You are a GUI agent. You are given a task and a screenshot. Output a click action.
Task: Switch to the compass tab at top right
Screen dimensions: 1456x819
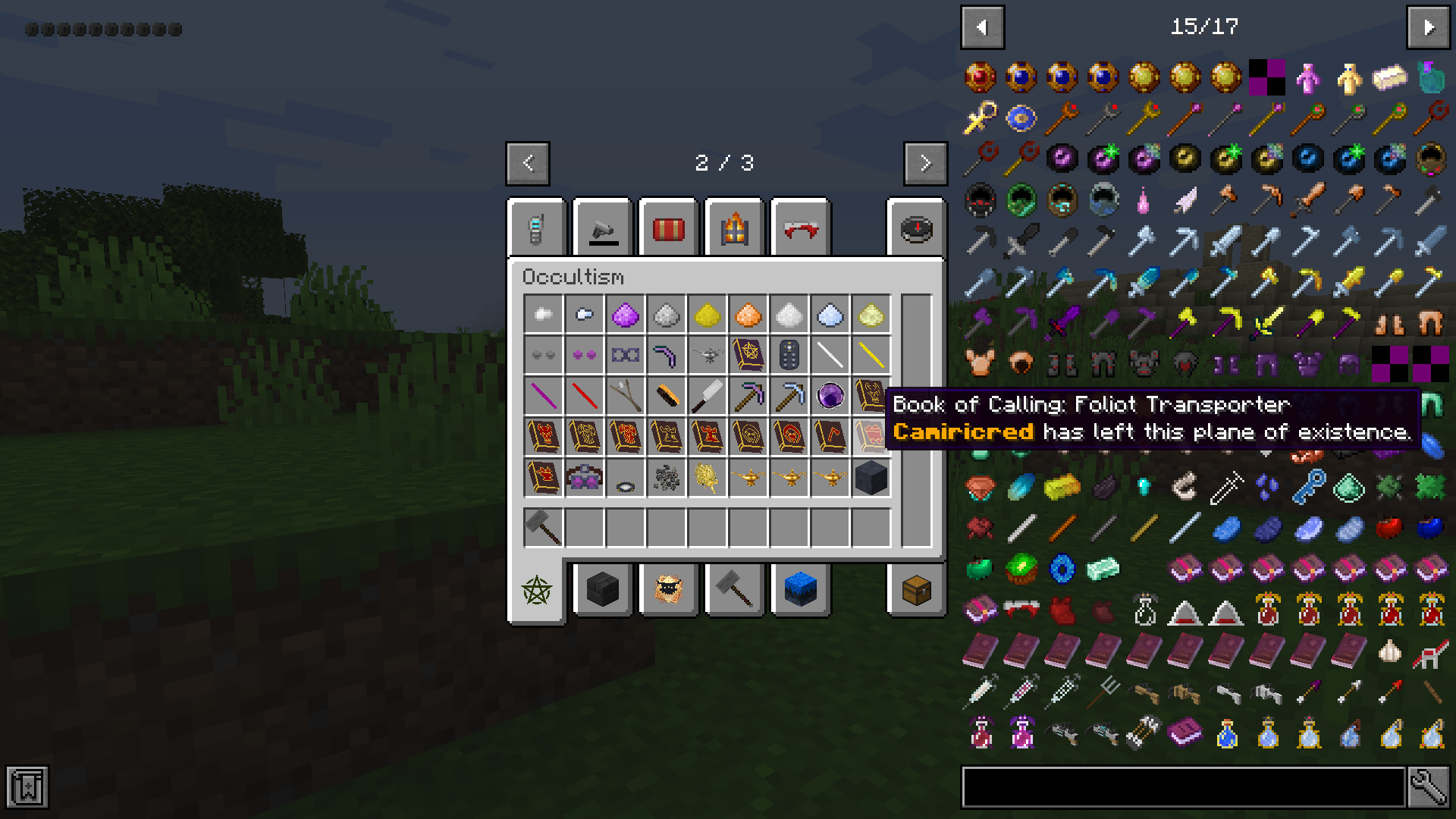[x=917, y=228]
